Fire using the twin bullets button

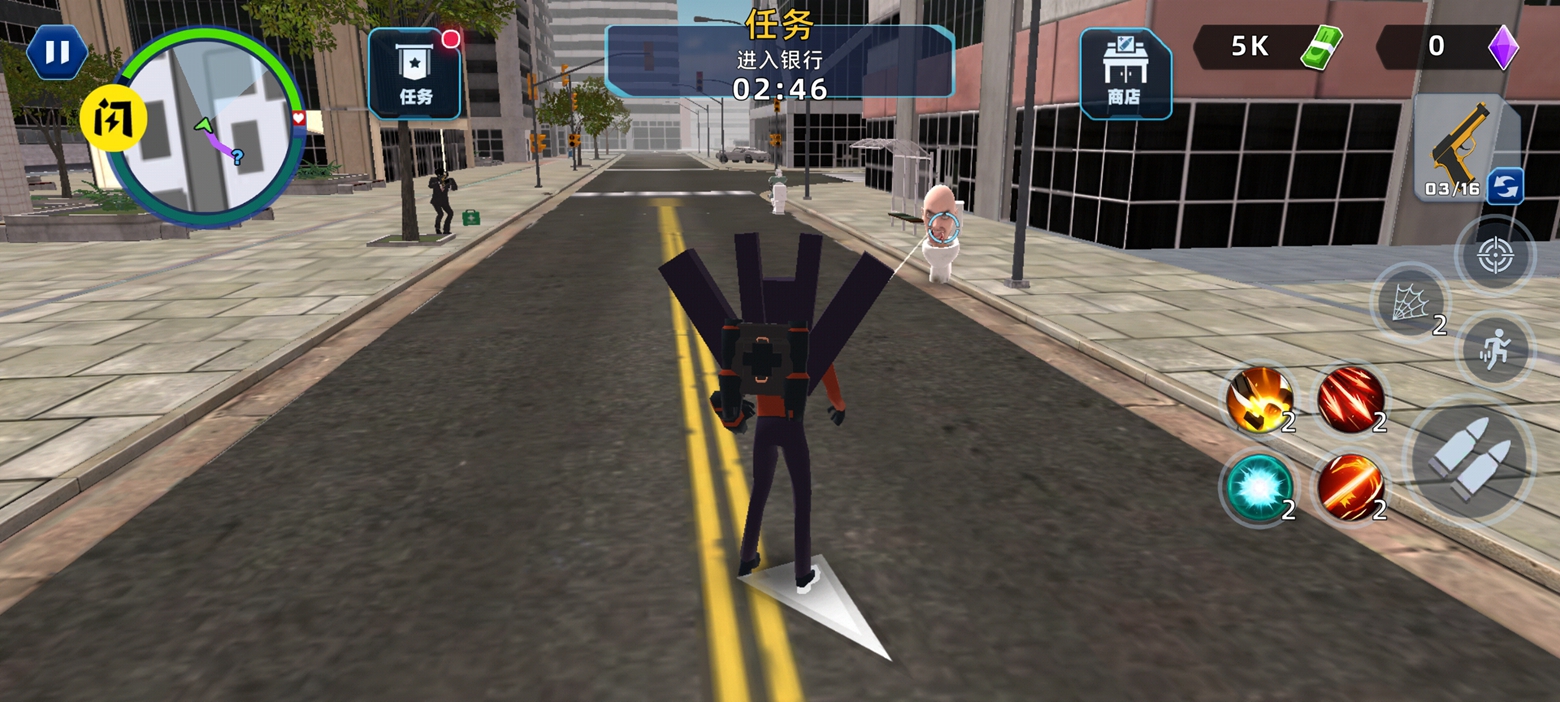(x=1469, y=459)
